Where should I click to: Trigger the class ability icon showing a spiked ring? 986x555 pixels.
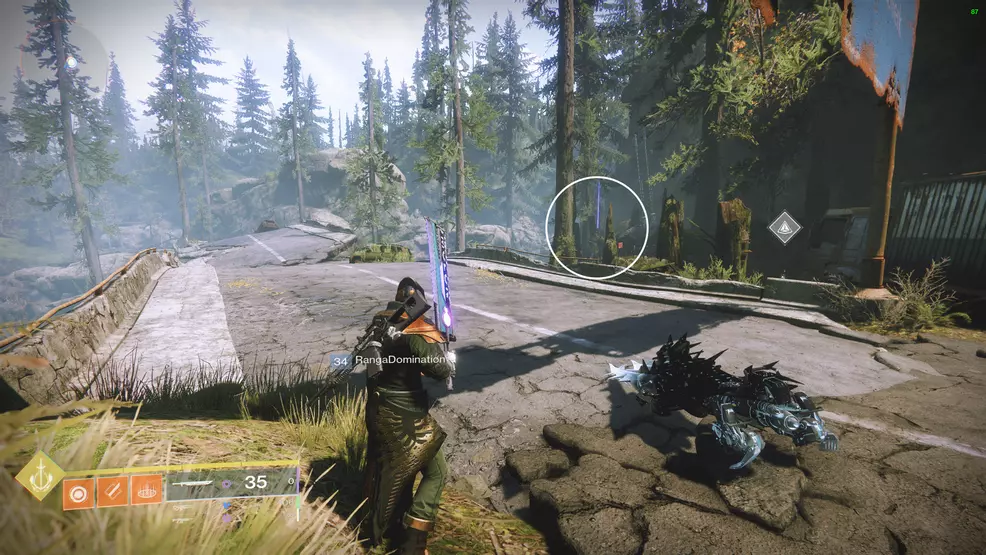tap(146, 492)
